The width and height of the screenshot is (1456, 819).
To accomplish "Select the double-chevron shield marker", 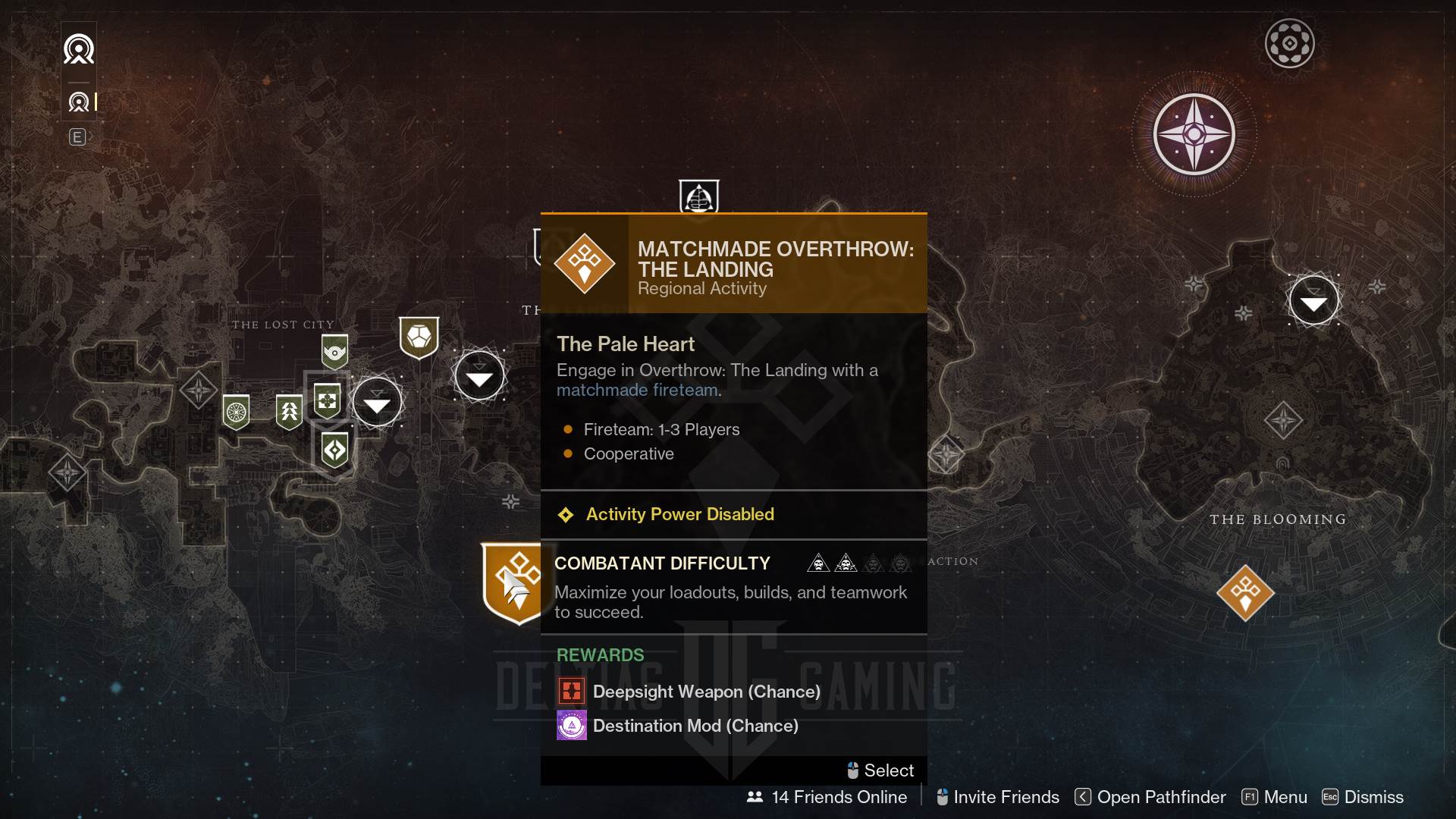I will (x=289, y=412).
